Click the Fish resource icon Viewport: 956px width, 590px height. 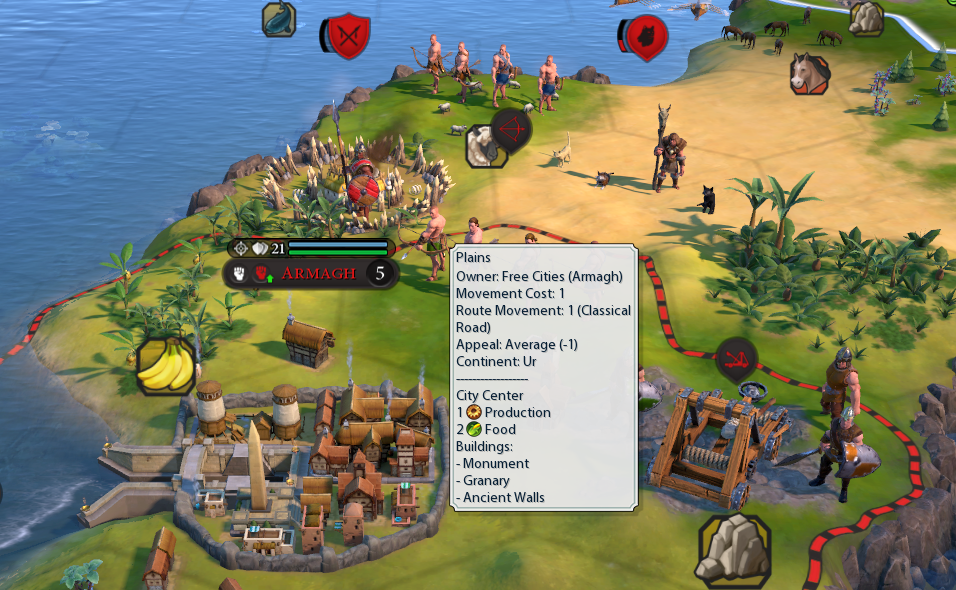[x=279, y=18]
